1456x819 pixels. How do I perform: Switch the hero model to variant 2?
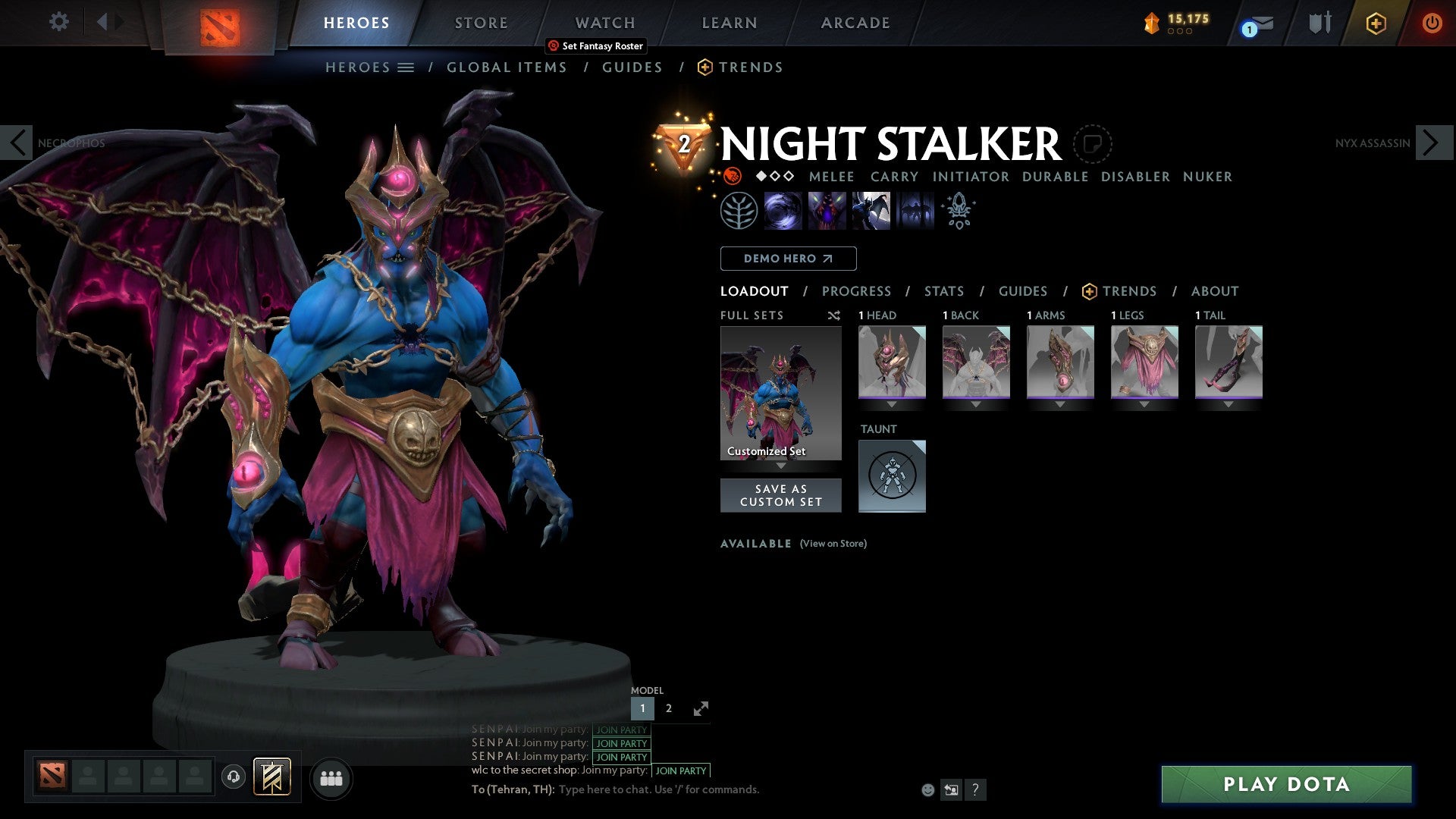coord(668,708)
